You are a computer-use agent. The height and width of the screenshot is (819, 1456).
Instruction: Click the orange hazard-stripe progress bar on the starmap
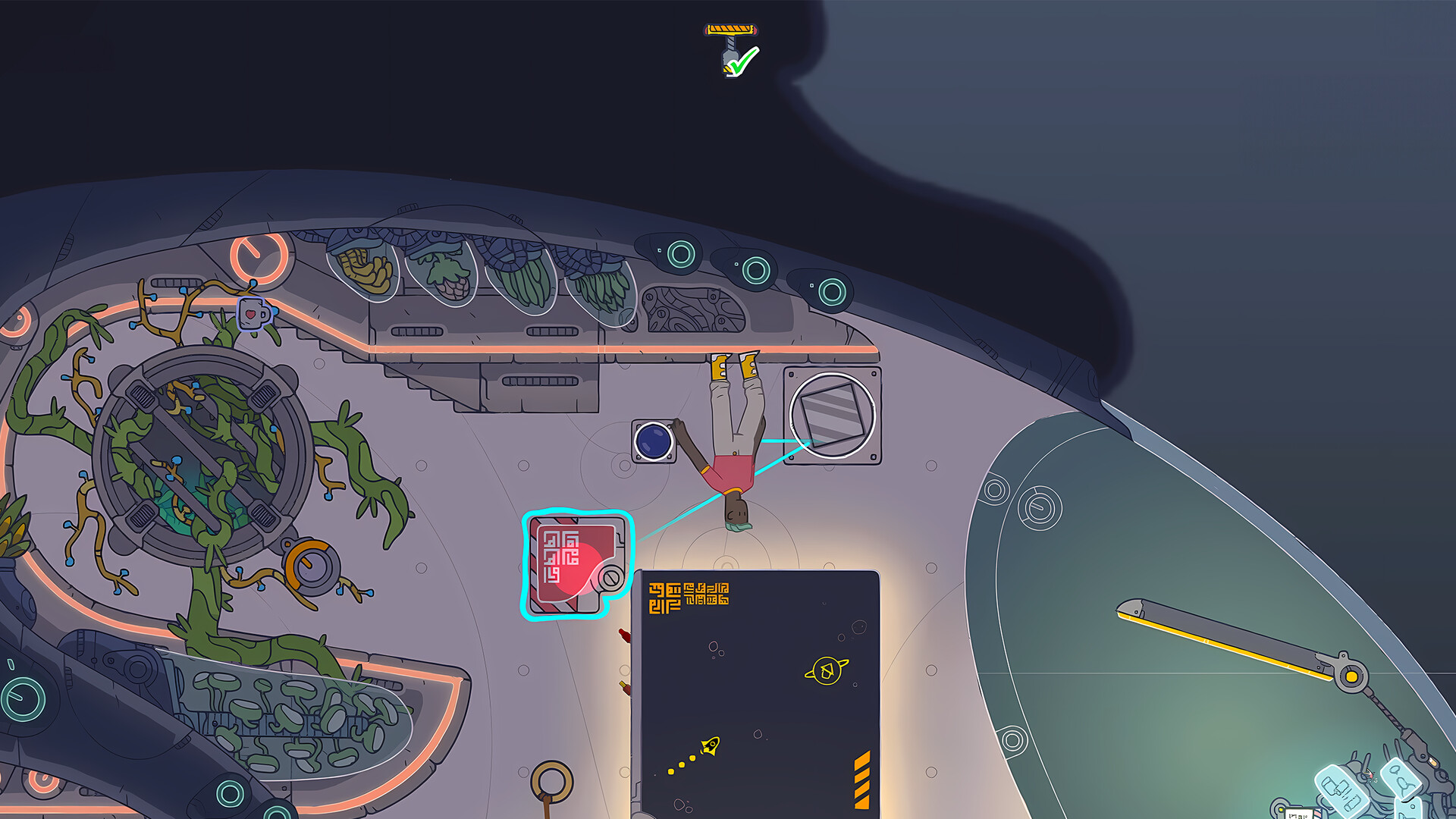point(861,780)
